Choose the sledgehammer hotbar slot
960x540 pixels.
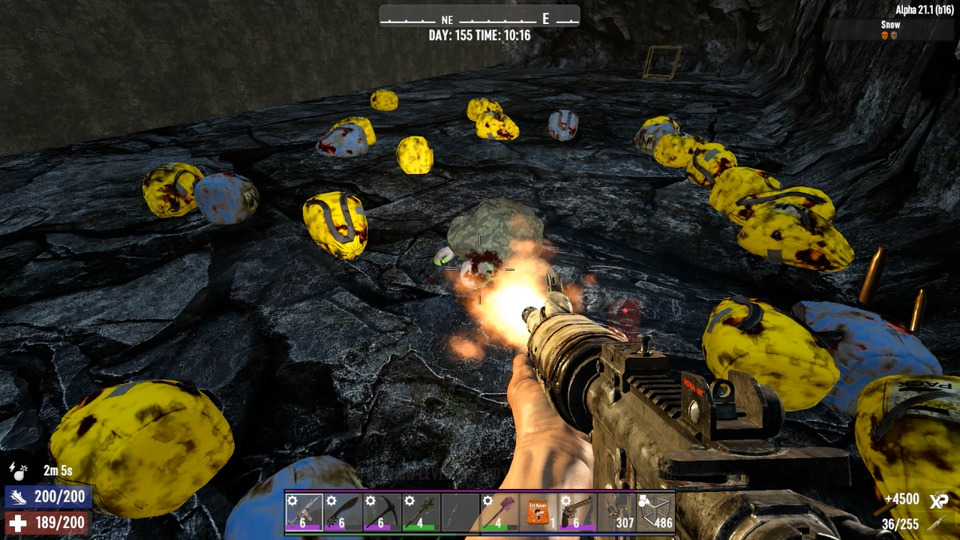499,512
